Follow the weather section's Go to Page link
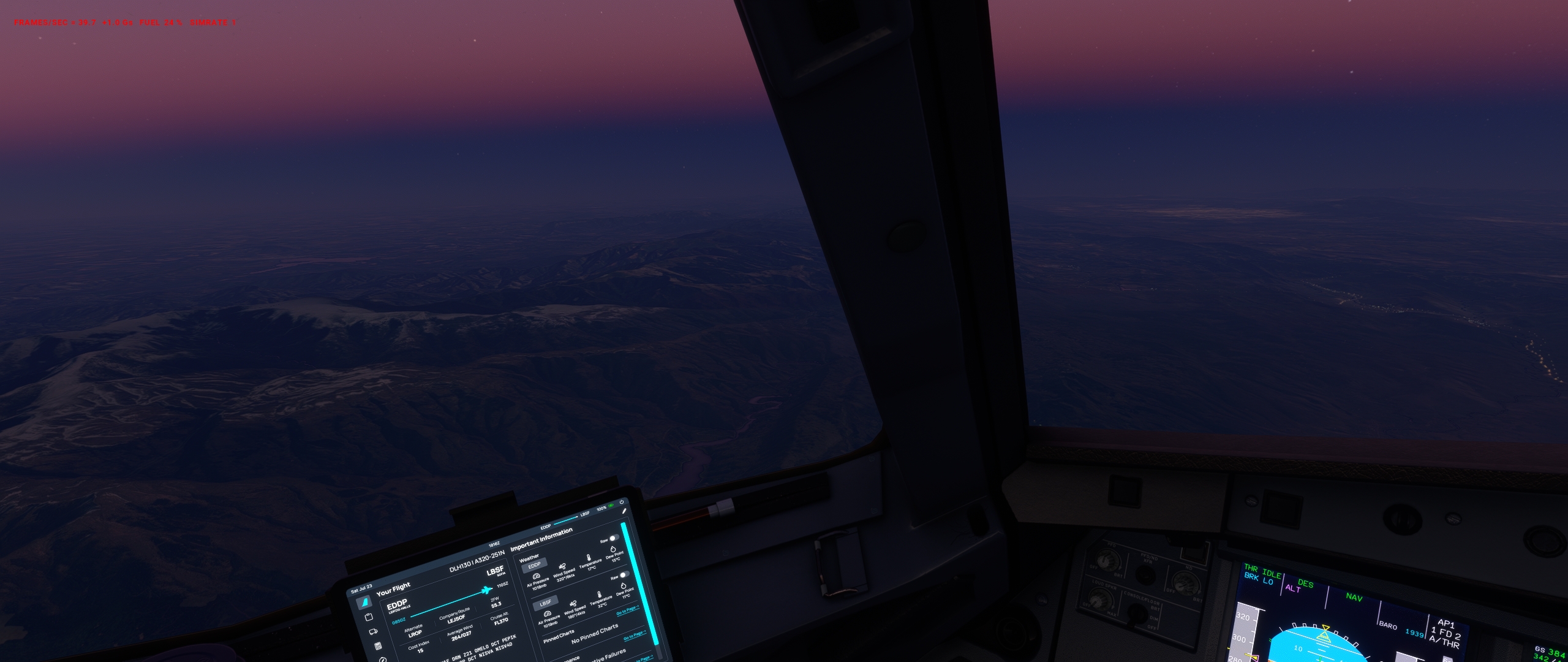The image size is (1568, 662). 627,610
